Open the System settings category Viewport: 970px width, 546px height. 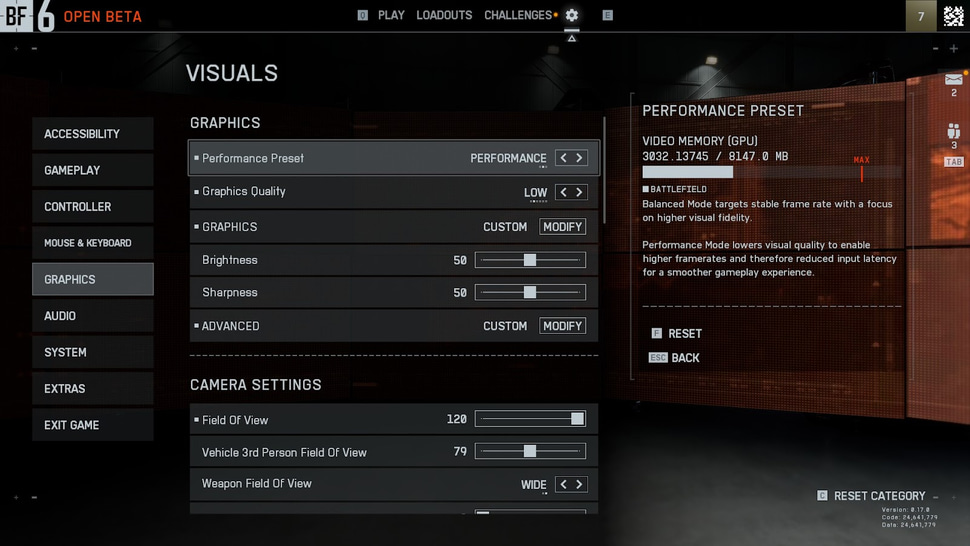(92, 352)
